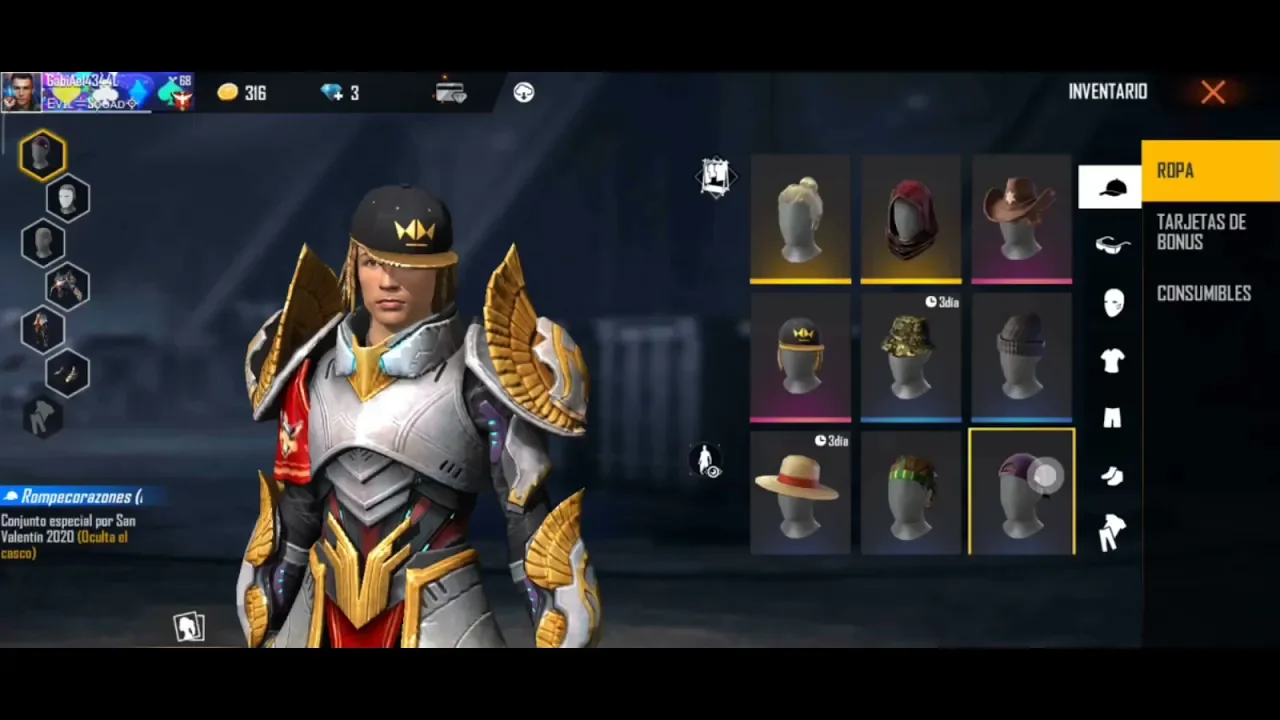Show the t-shirt tops category

[x=1112, y=361]
